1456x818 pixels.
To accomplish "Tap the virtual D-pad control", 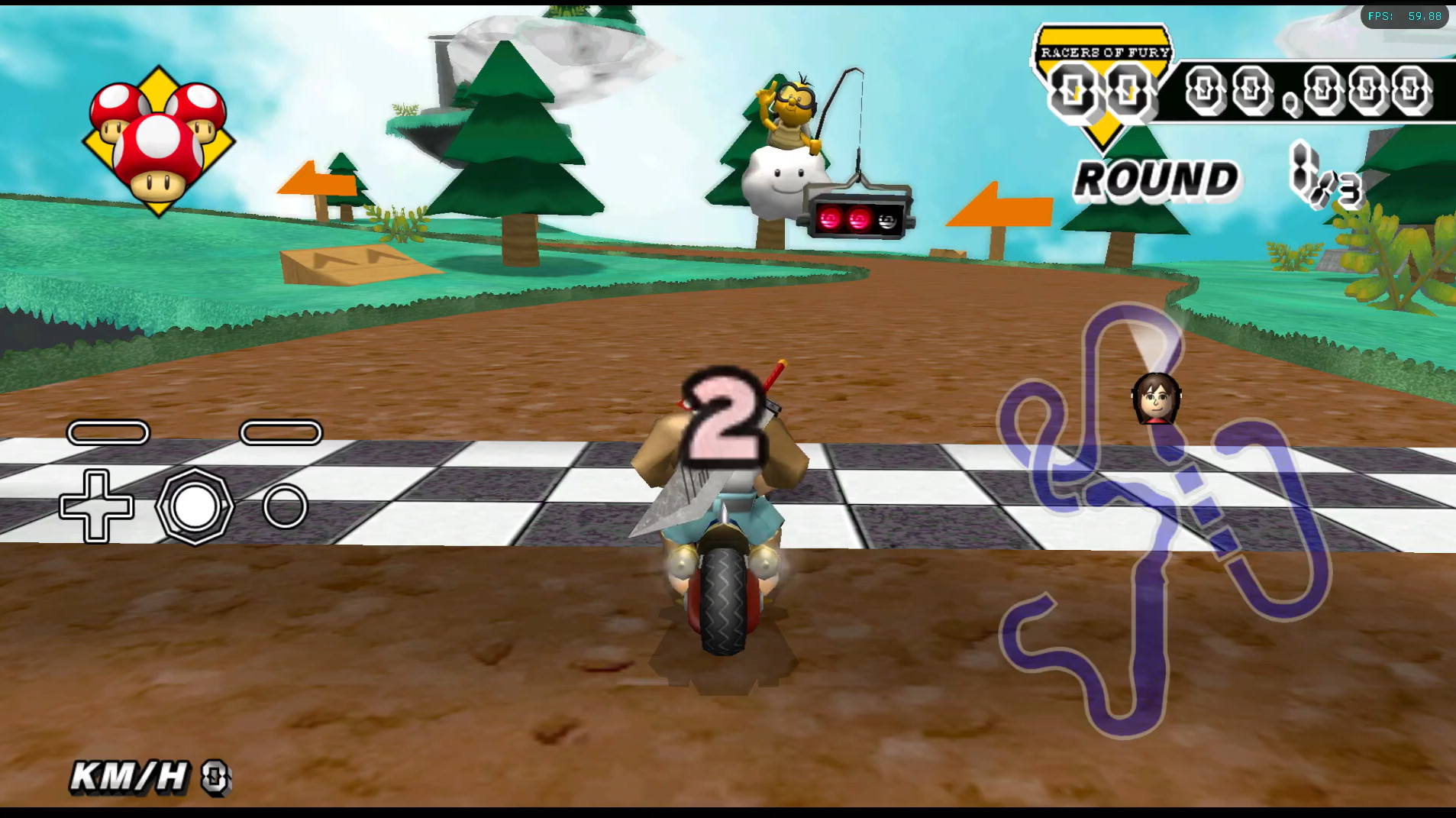I will (98, 506).
